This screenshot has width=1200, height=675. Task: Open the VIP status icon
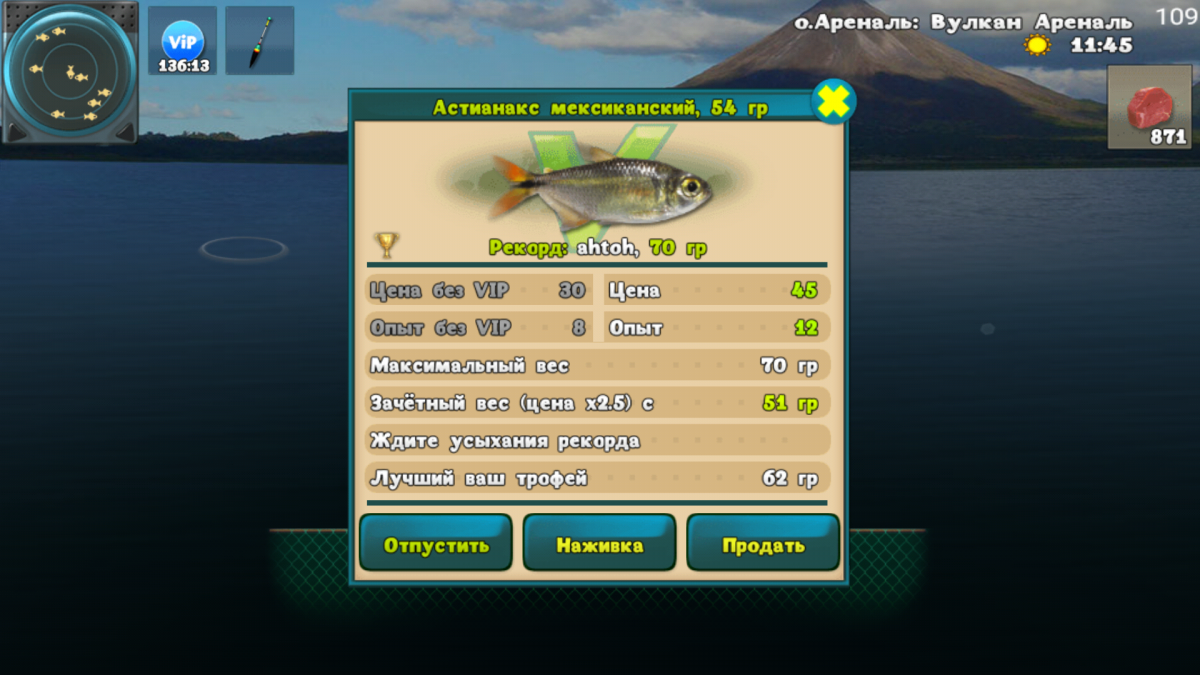click(183, 42)
